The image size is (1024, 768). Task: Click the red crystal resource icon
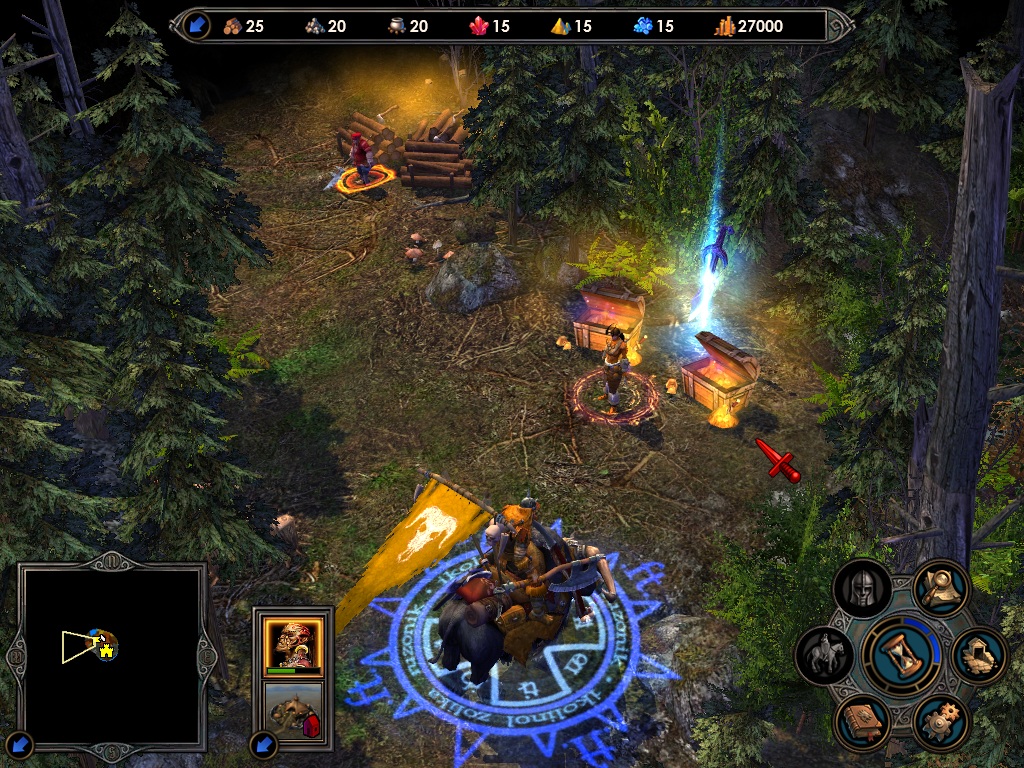(479, 26)
